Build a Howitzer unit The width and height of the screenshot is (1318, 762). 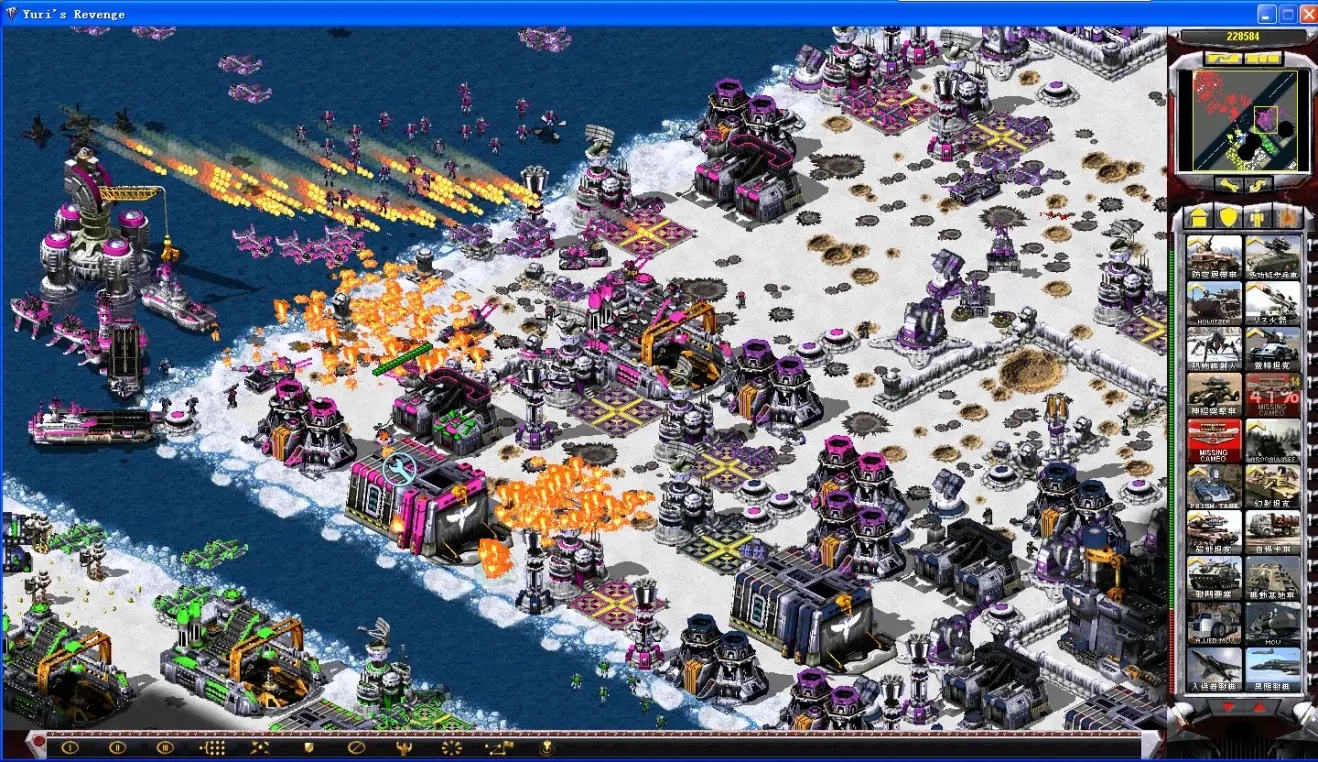(1214, 303)
